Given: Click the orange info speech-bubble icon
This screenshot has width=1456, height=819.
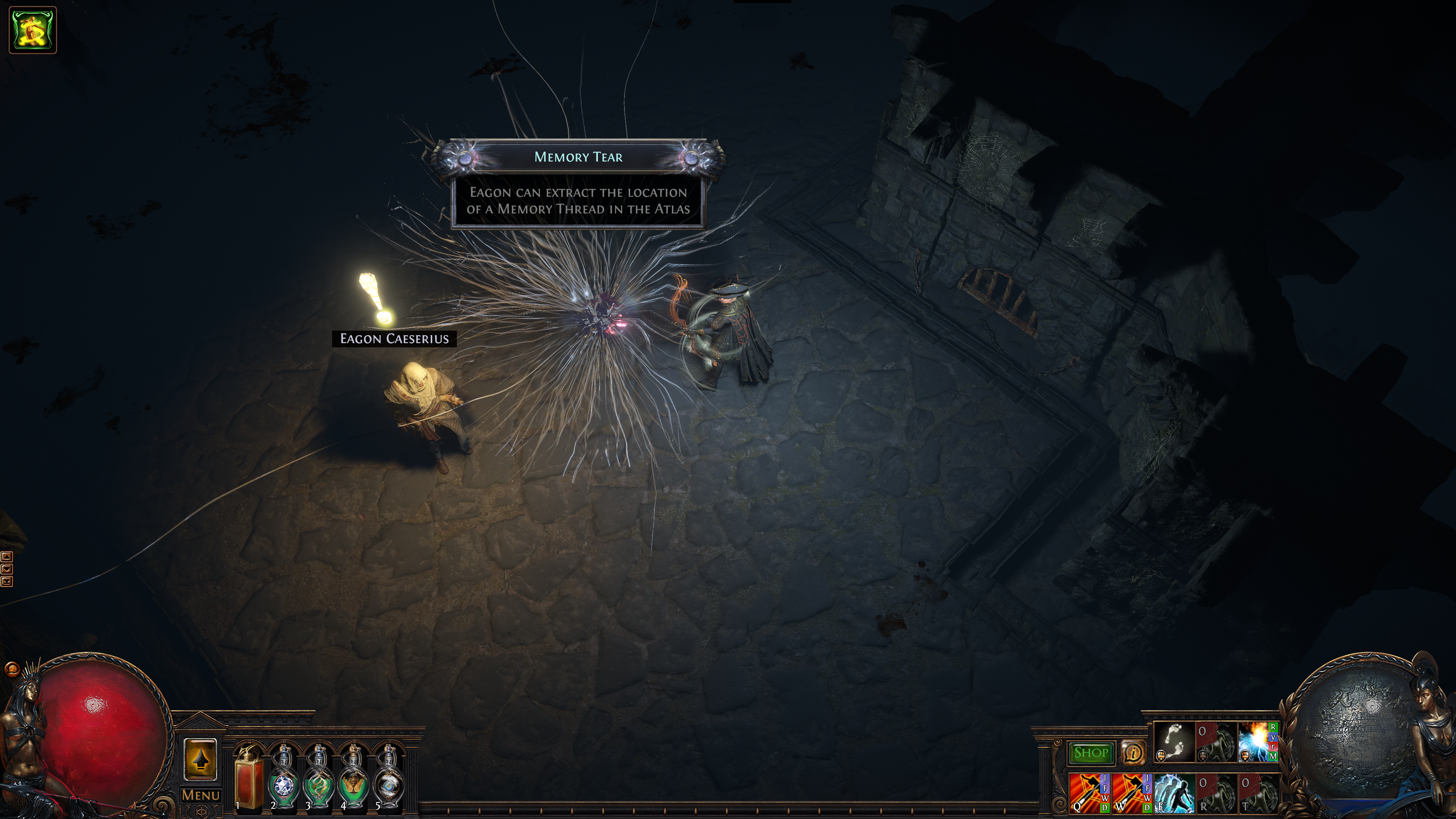Looking at the screenshot, I should point(1133,753).
